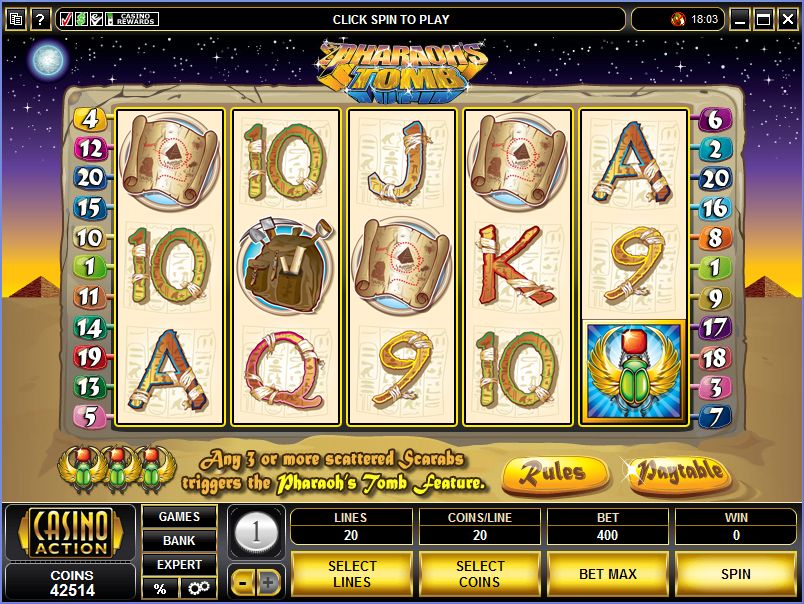This screenshot has width=804, height=604.
Task: Close the game window
Action: (789, 19)
